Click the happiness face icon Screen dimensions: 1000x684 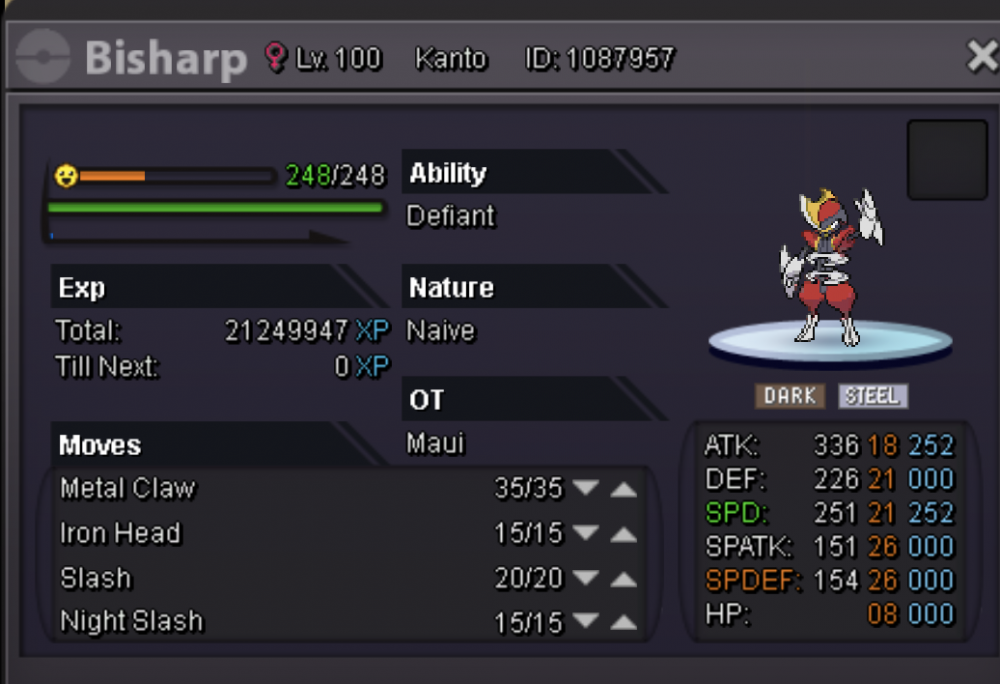click(66, 177)
